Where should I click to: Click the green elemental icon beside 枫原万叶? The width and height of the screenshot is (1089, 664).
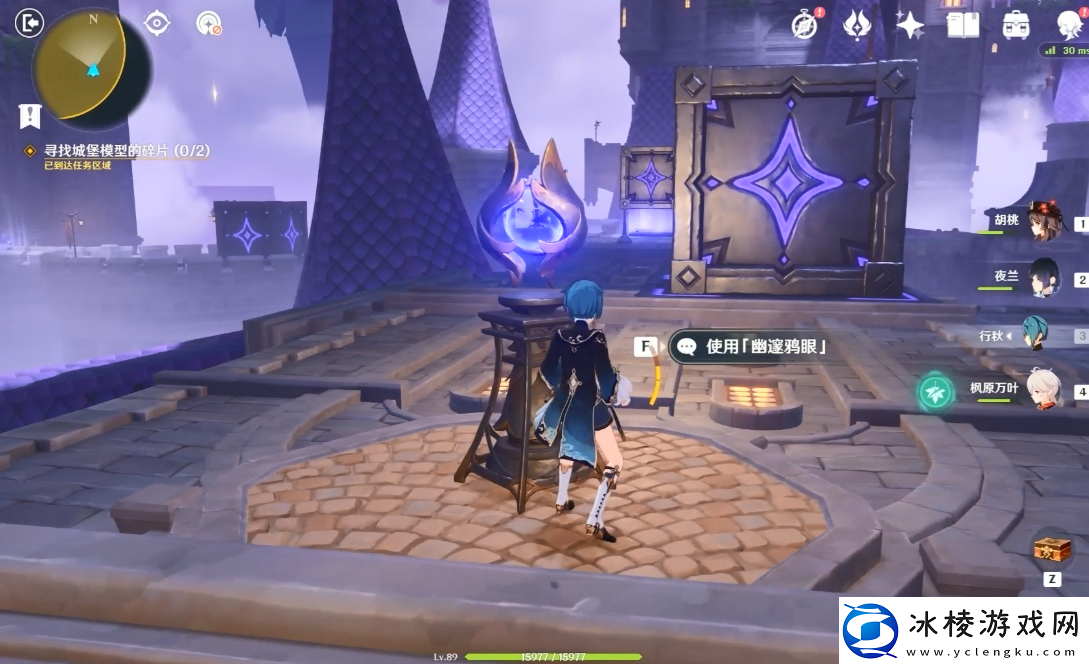(935, 390)
